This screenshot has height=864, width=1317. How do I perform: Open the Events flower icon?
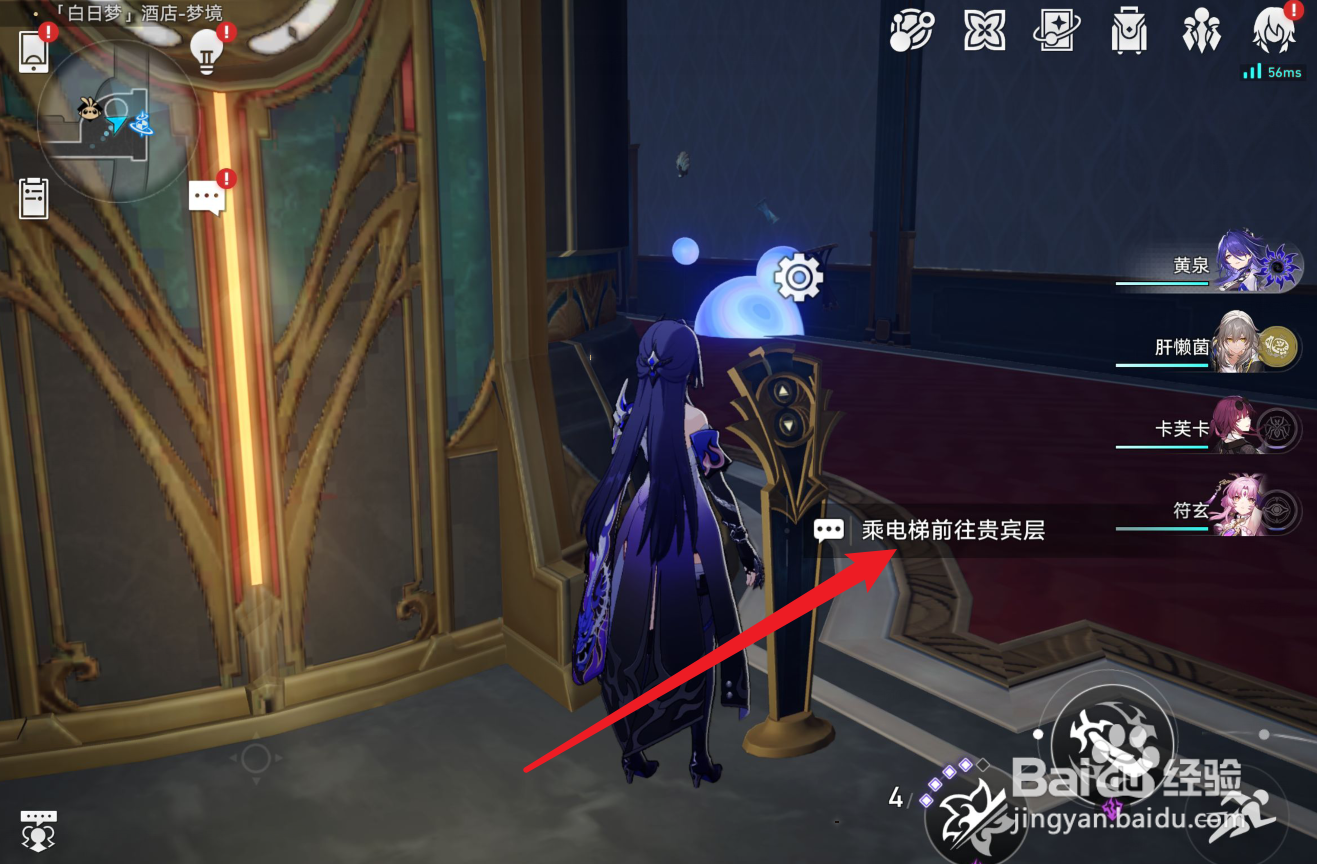coord(984,31)
